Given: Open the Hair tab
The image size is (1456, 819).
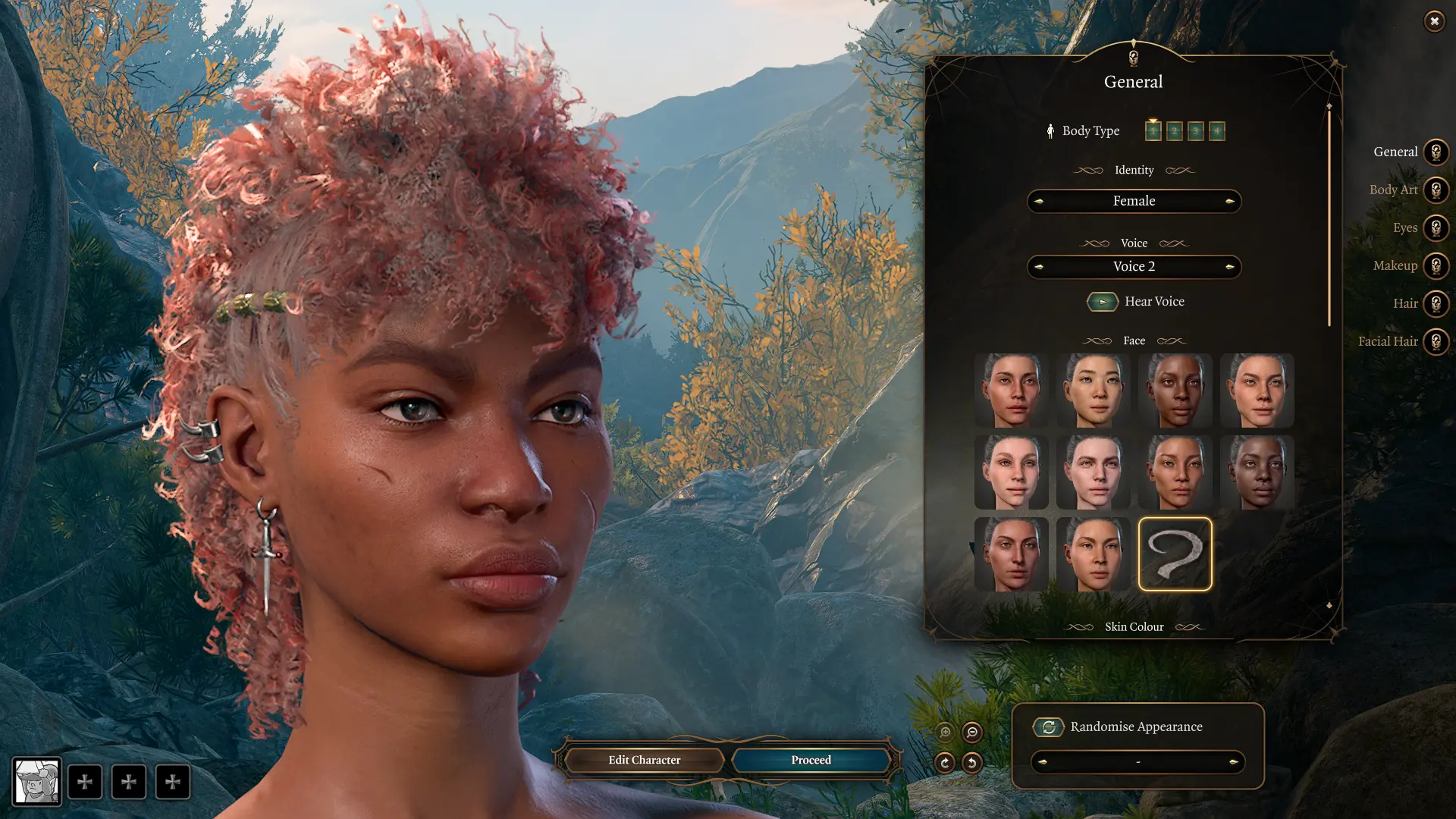Looking at the screenshot, I should 1436,304.
